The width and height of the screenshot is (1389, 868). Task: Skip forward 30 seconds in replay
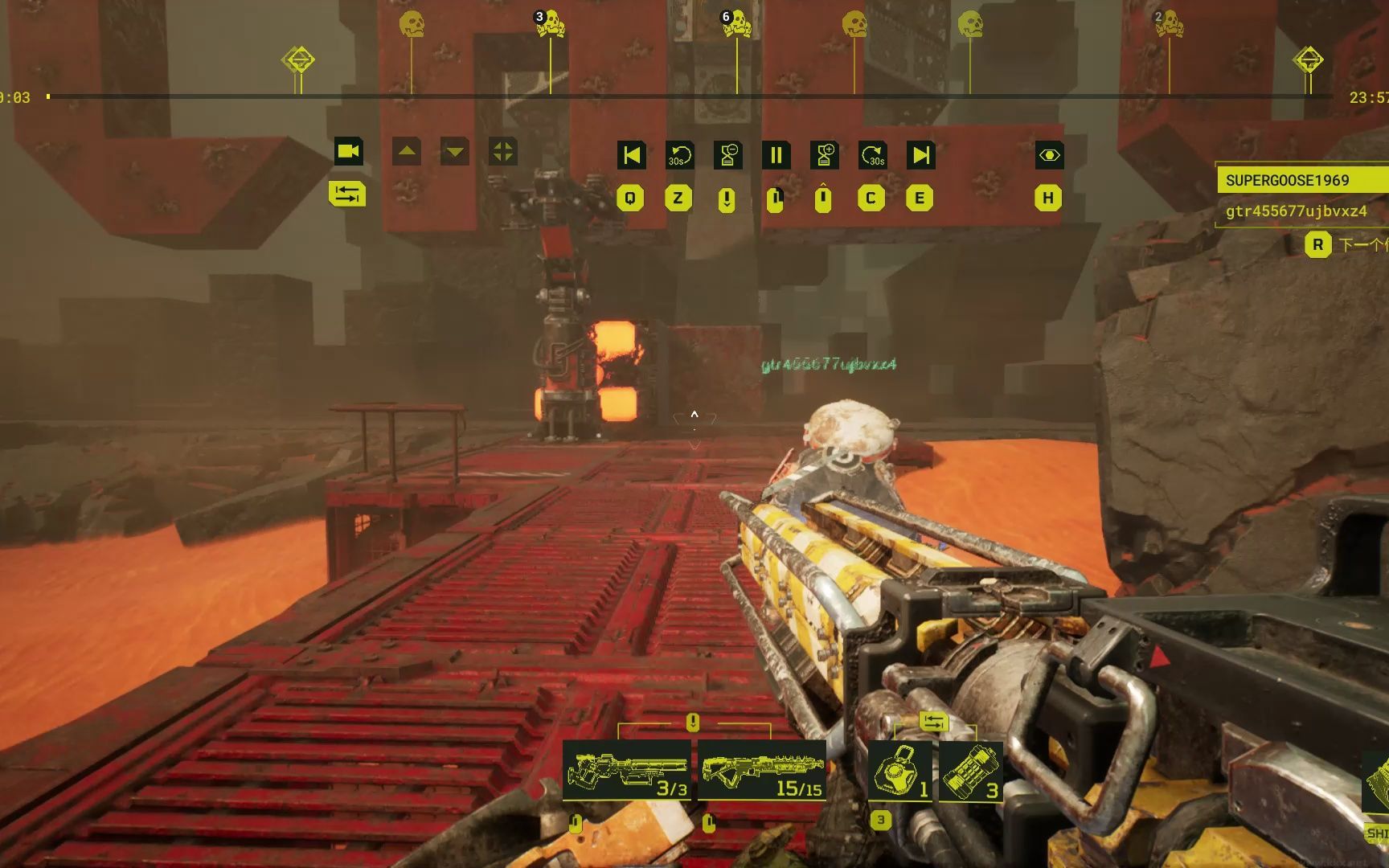click(872, 155)
